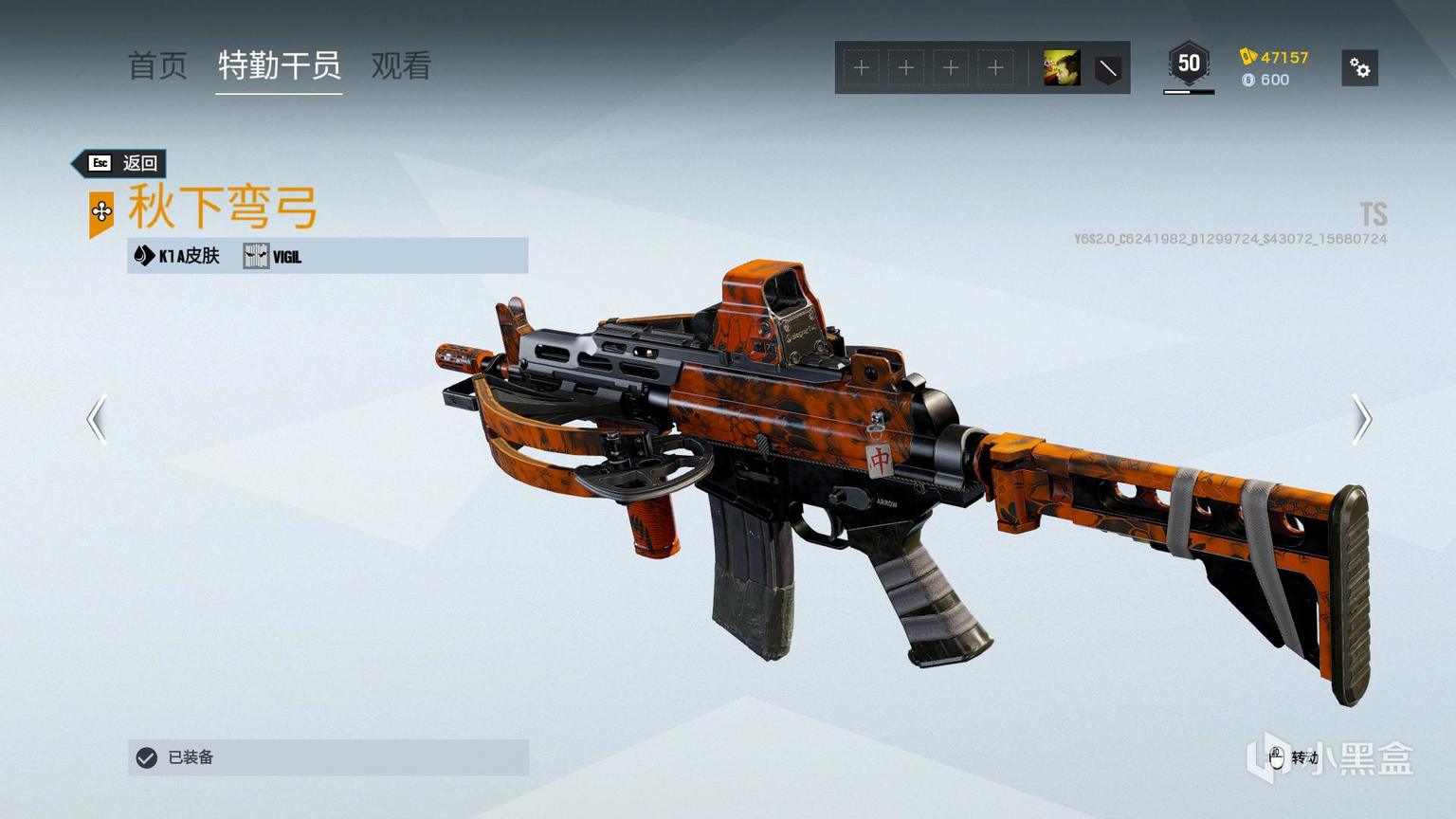The width and height of the screenshot is (1456, 819).
Task: Select the player avatar in the squad bar
Action: pos(1061,68)
